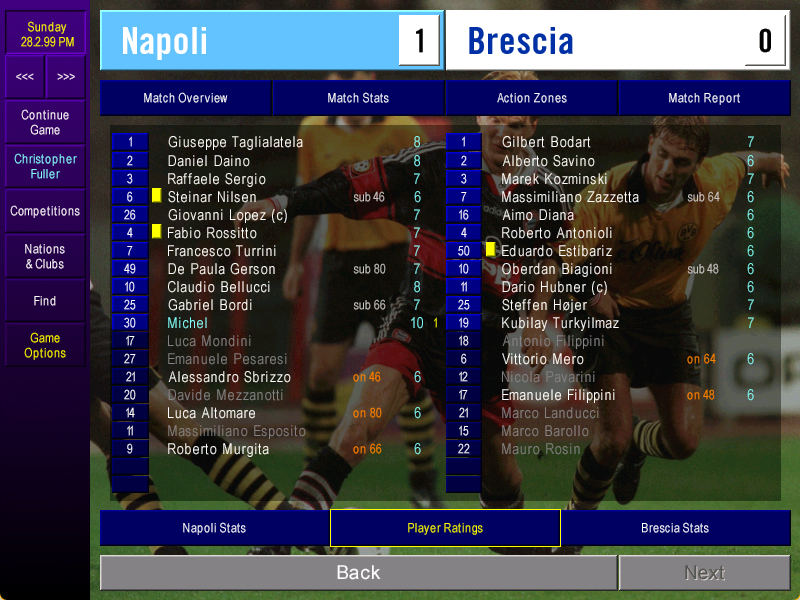This screenshot has height=600, width=800.
Task: Select Brescia player Dario Hubner
Action: pos(554,287)
